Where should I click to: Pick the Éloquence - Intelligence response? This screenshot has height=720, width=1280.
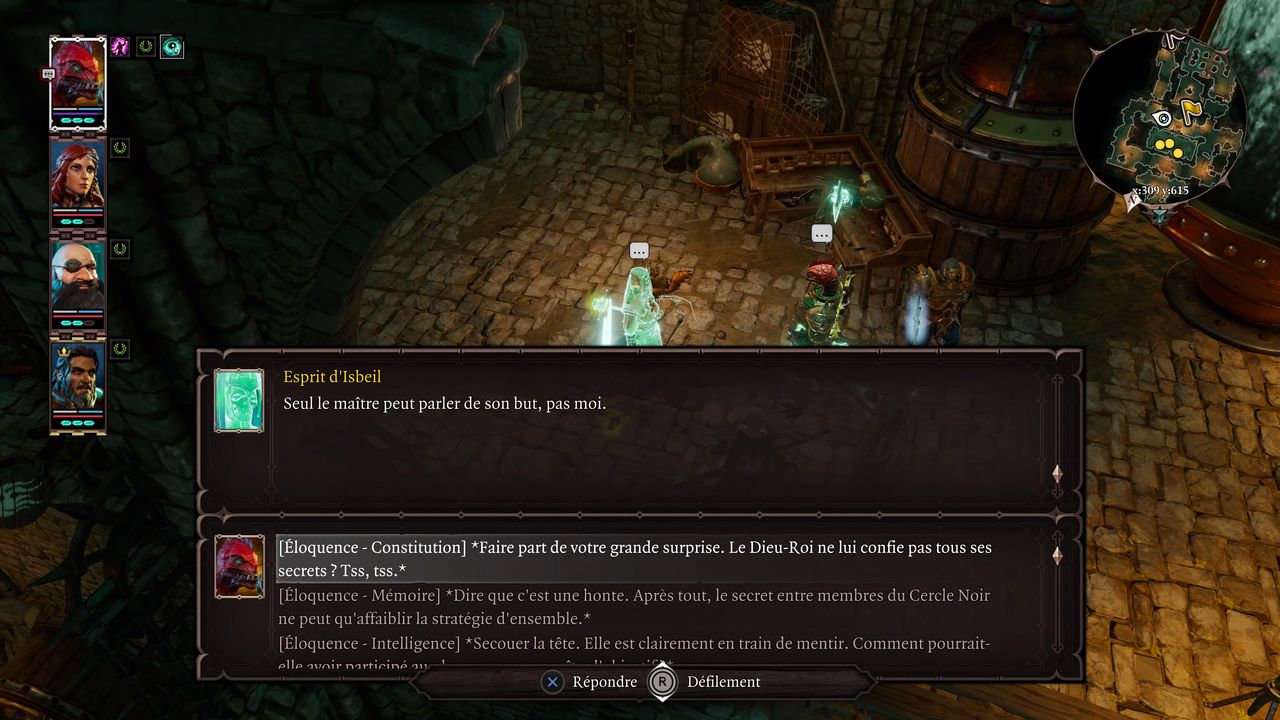point(634,645)
